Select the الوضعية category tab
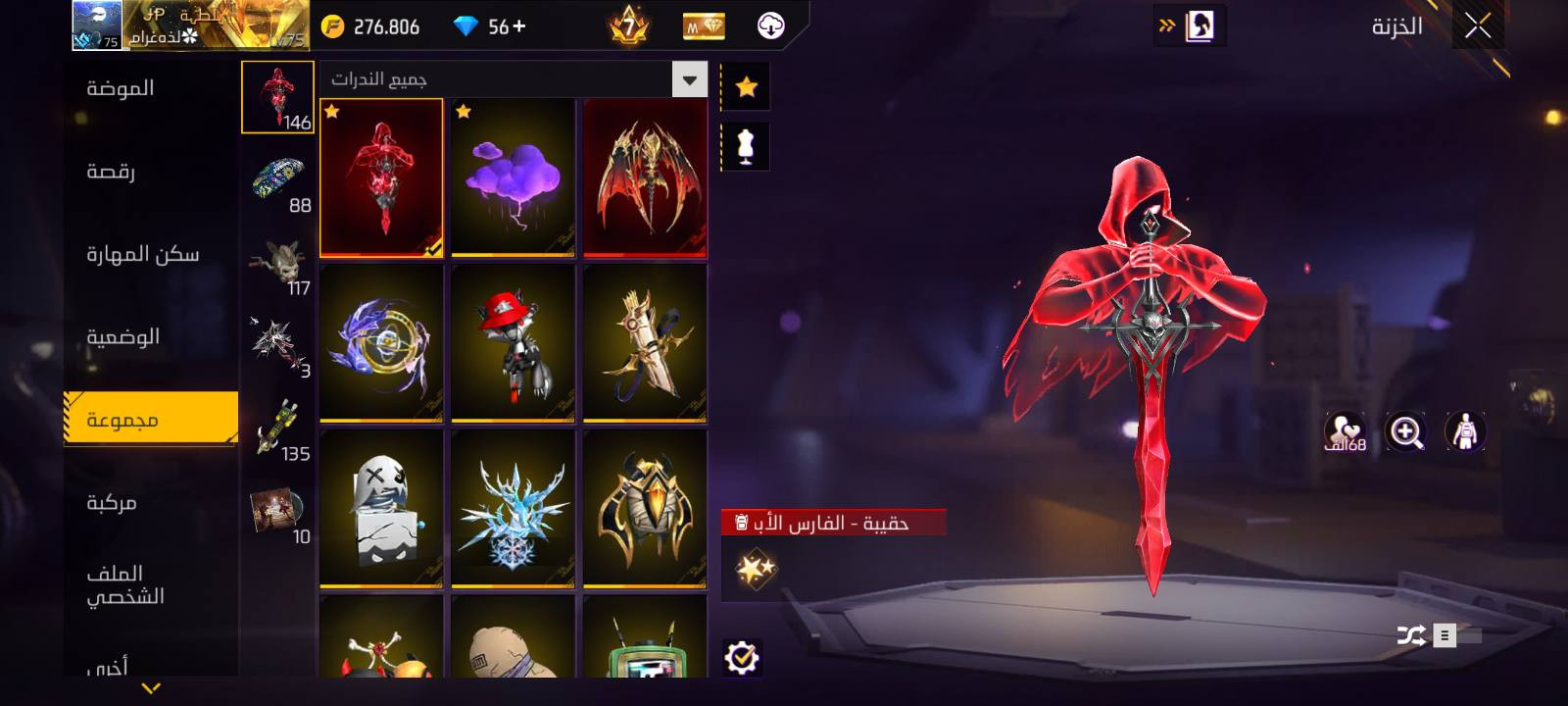 coord(123,337)
